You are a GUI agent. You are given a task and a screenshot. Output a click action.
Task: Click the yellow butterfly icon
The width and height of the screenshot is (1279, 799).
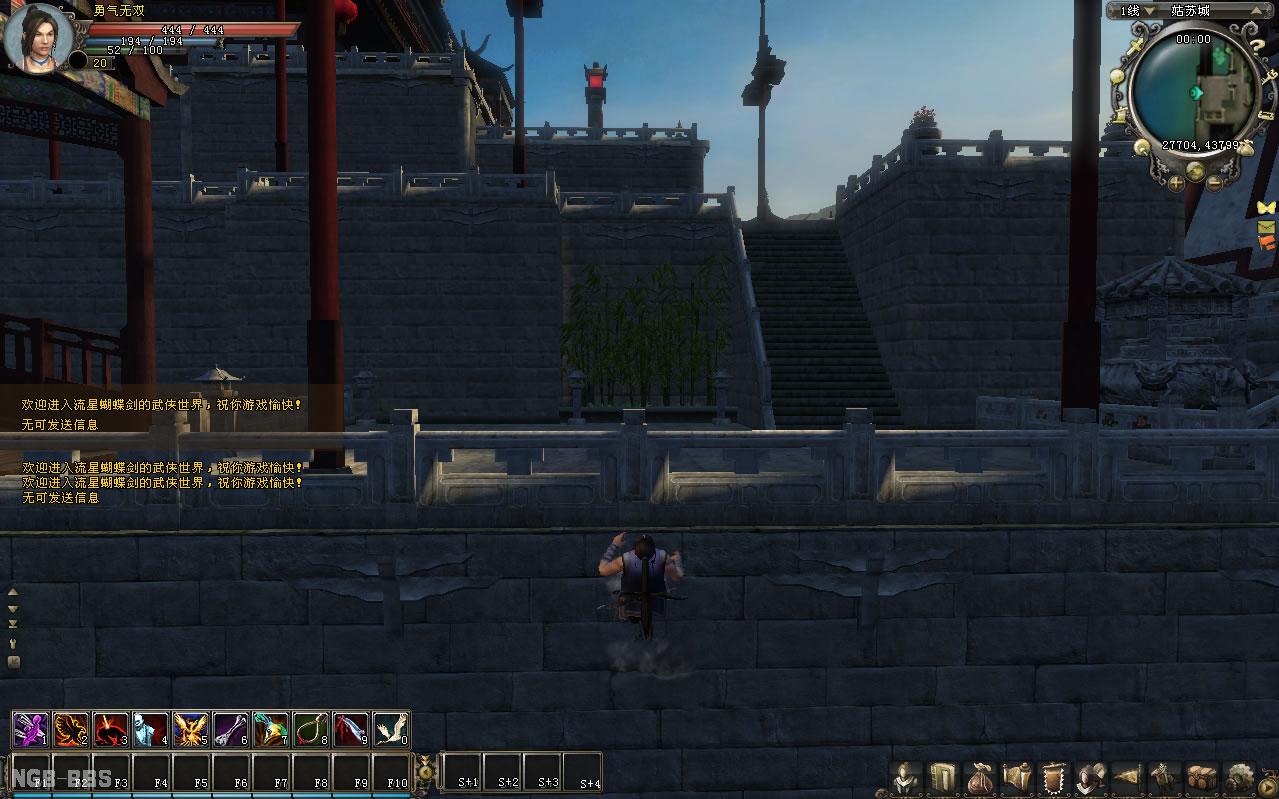pos(1267,207)
